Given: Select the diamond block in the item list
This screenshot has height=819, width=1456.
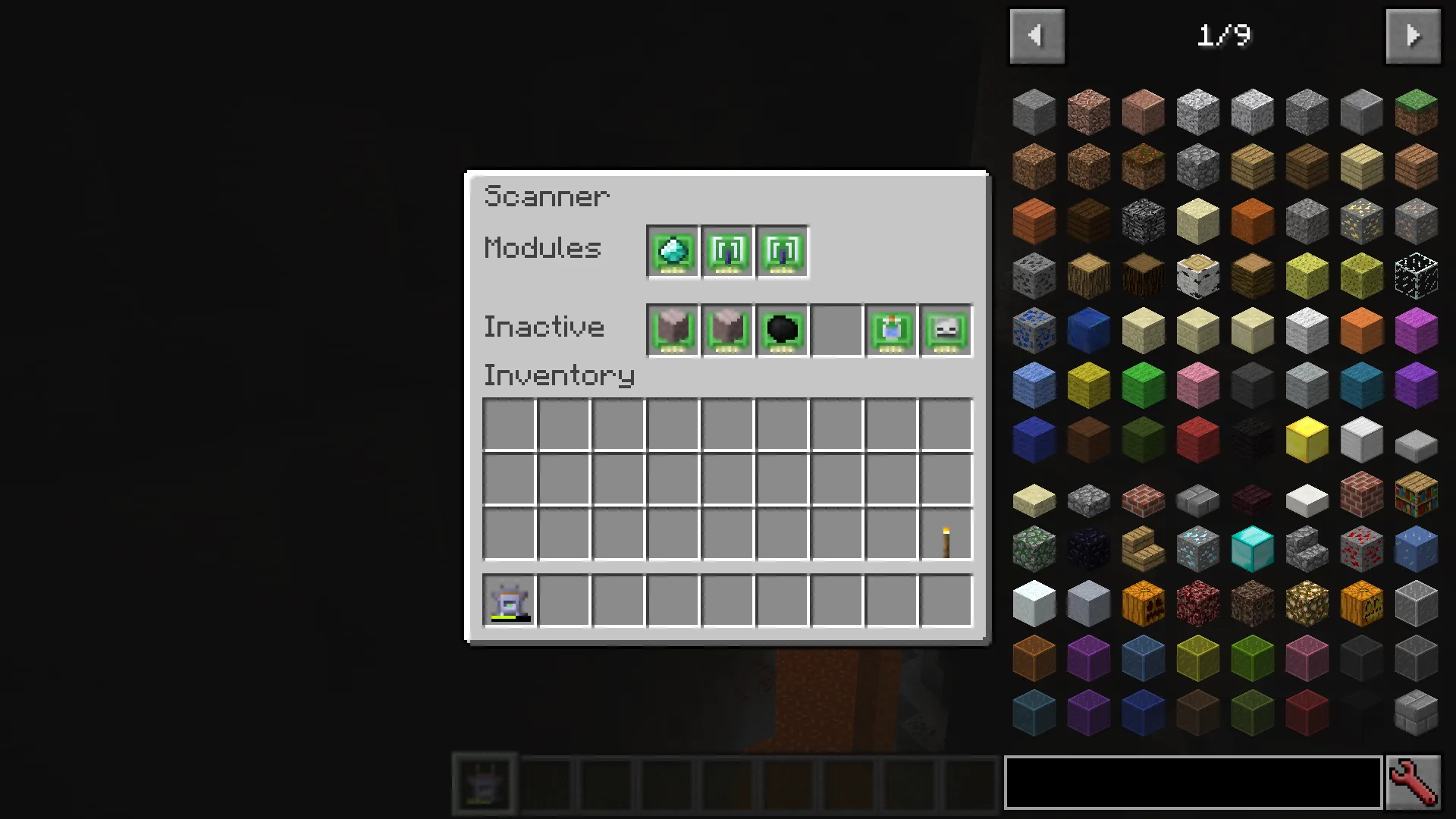Looking at the screenshot, I should (x=1252, y=548).
